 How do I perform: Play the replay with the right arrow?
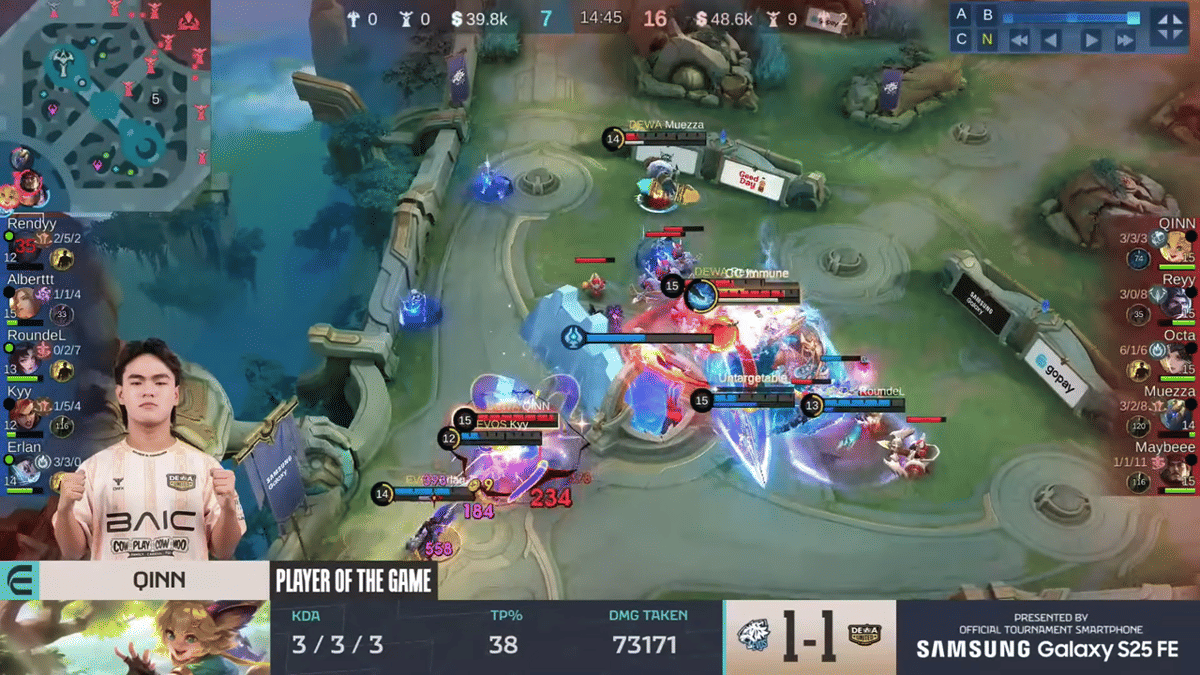pos(1092,41)
